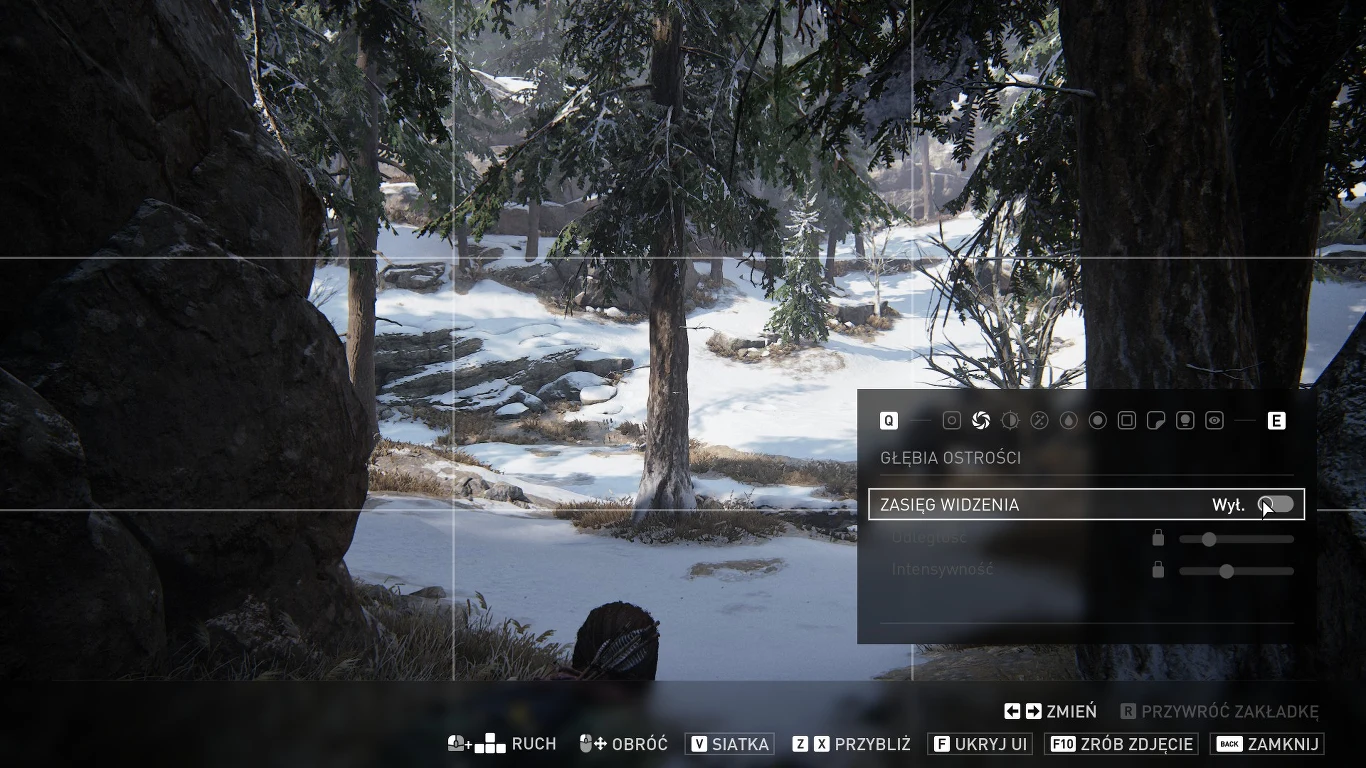
Task: Click the lock beside Odległość slider
Action: tap(1158, 538)
